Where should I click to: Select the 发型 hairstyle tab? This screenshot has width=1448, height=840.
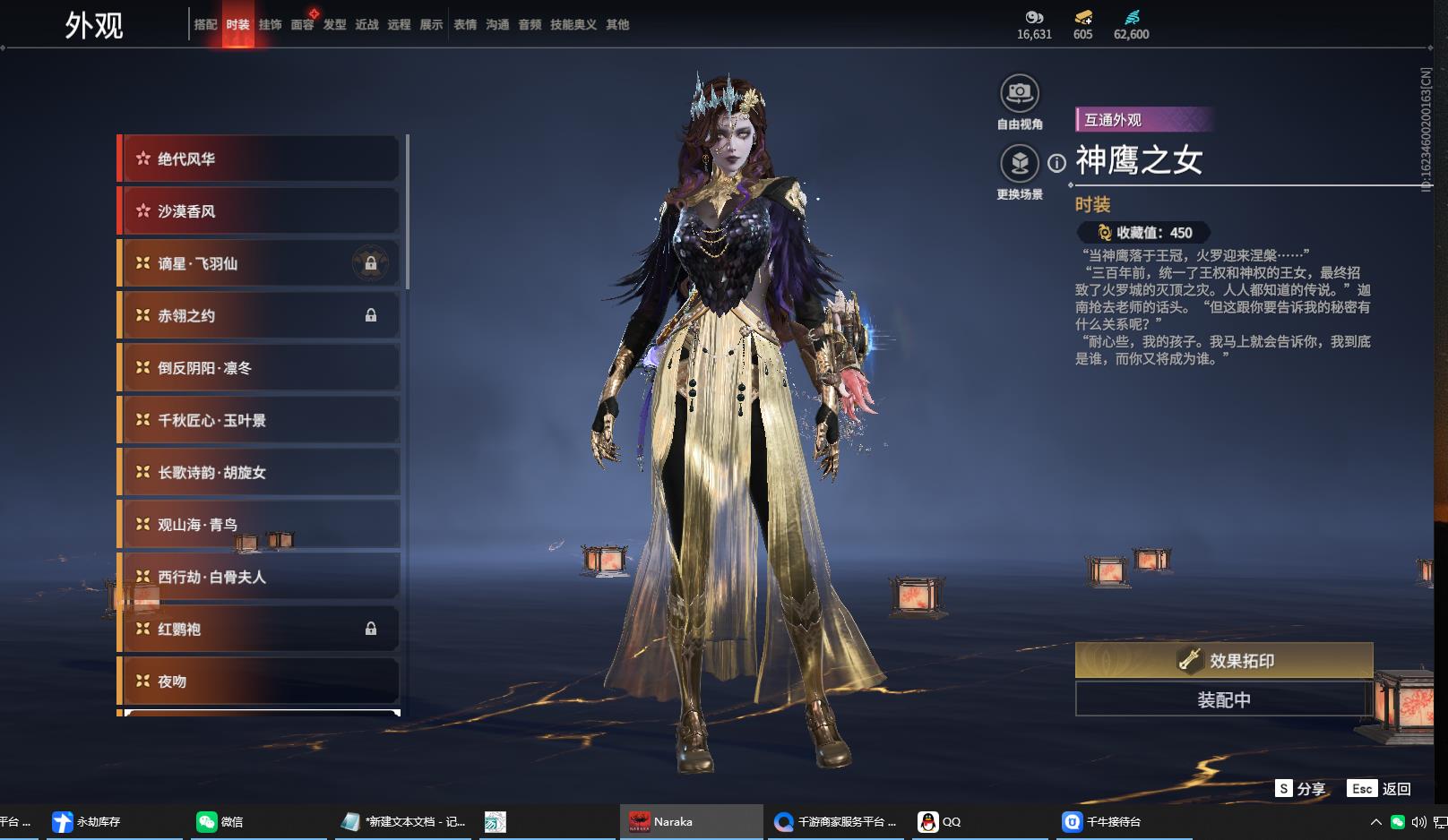coord(334,25)
